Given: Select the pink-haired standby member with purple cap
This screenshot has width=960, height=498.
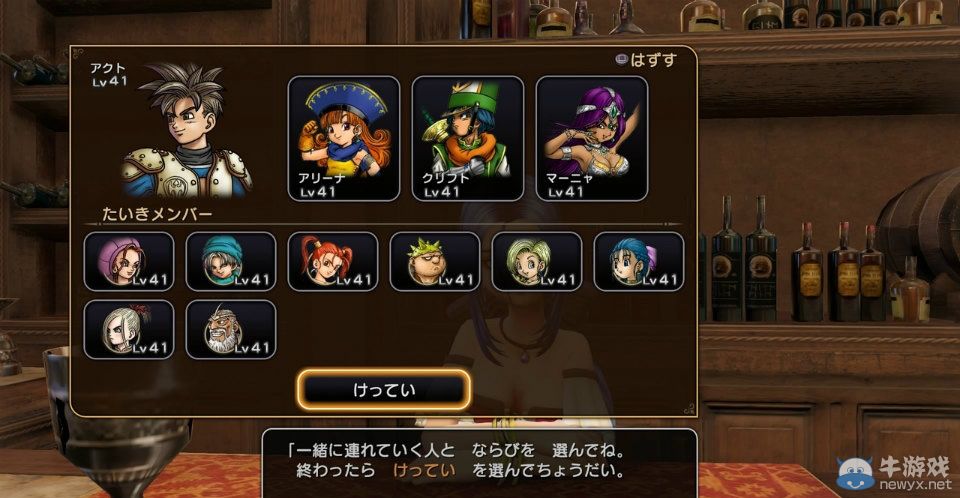Looking at the screenshot, I should [x=129, y=261].
